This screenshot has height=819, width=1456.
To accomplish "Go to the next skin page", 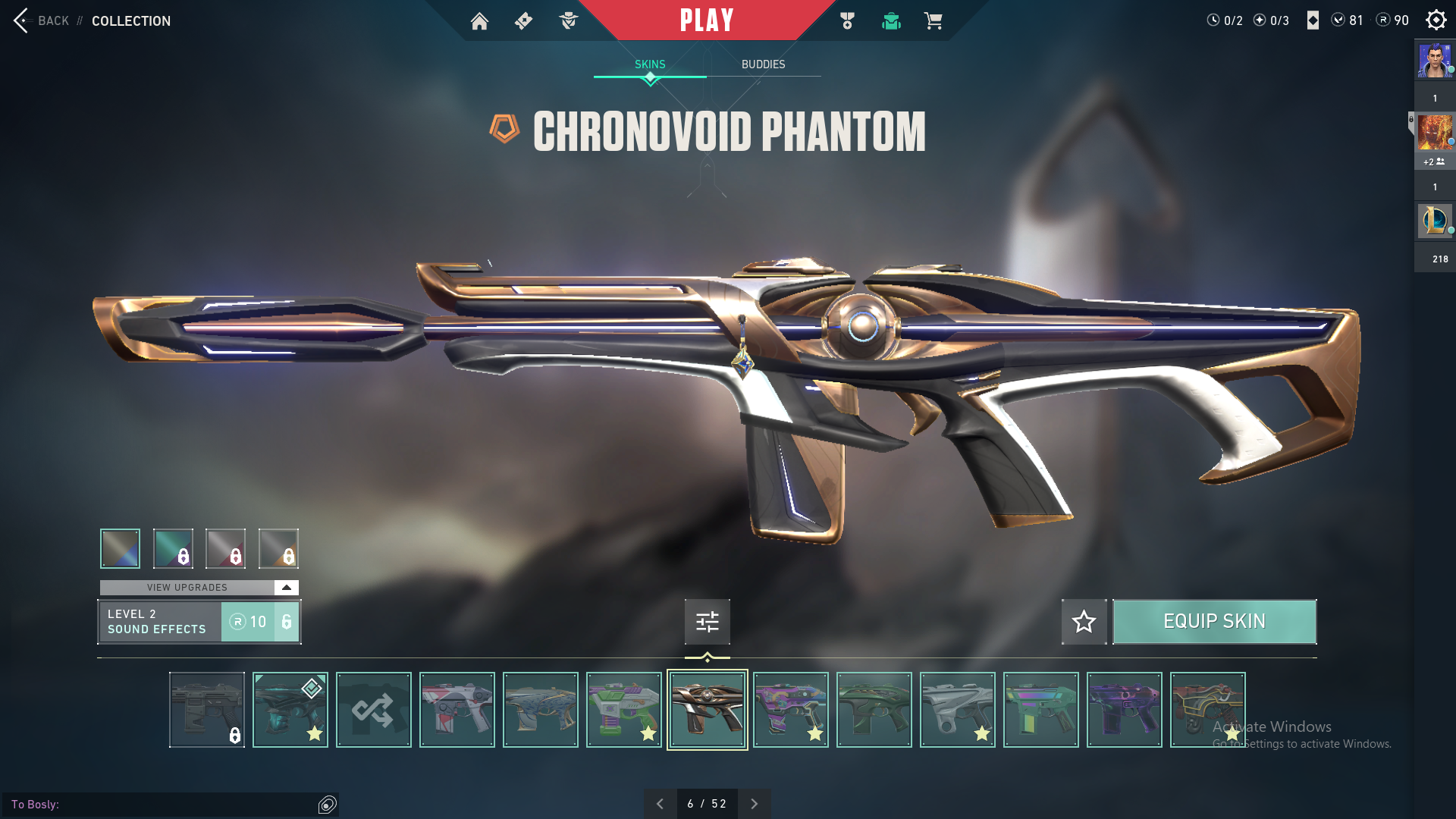I will coord(754,804).
